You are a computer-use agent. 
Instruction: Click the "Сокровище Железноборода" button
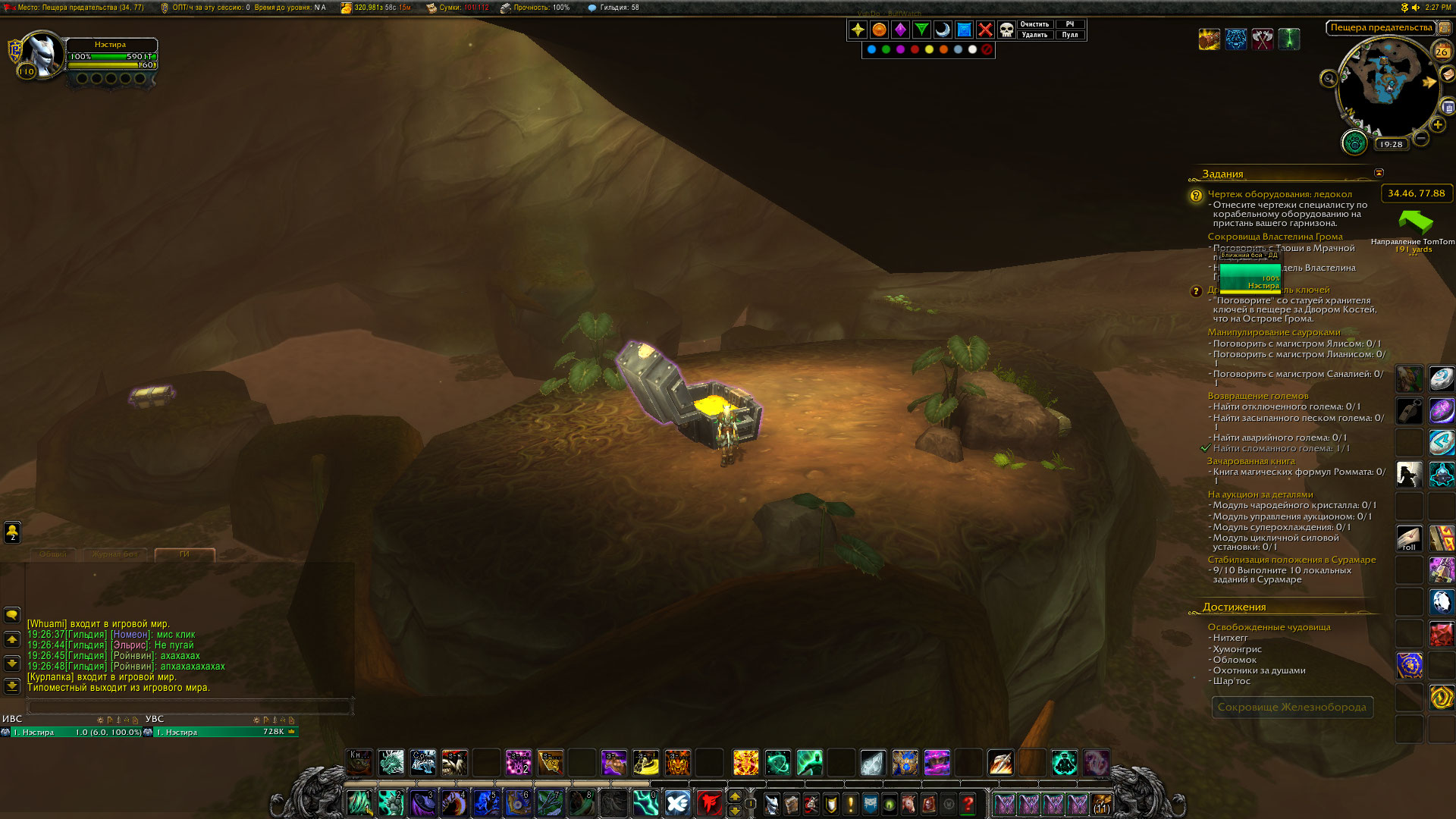point(1291,707)
